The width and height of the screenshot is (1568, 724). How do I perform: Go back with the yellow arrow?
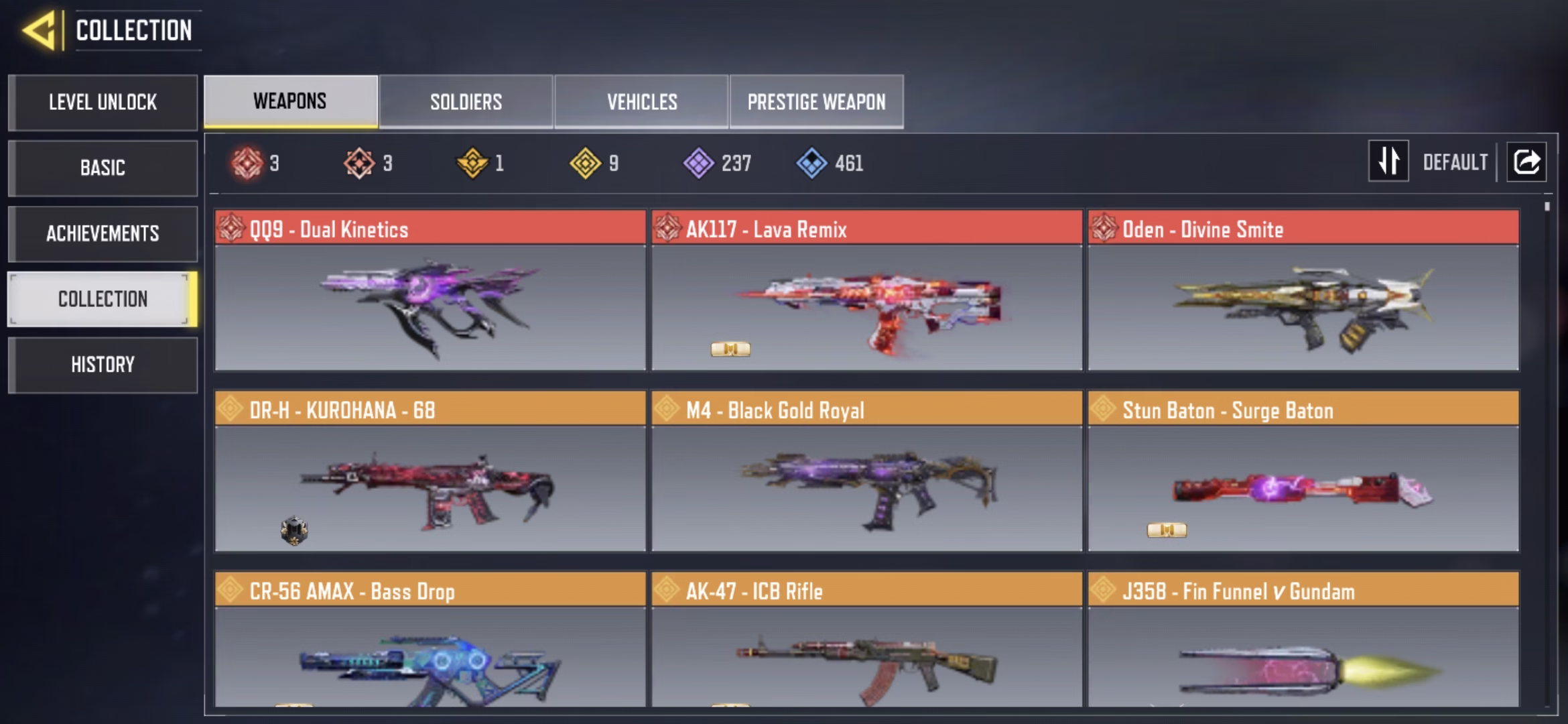pyautogui.click(x=39, y=31)
